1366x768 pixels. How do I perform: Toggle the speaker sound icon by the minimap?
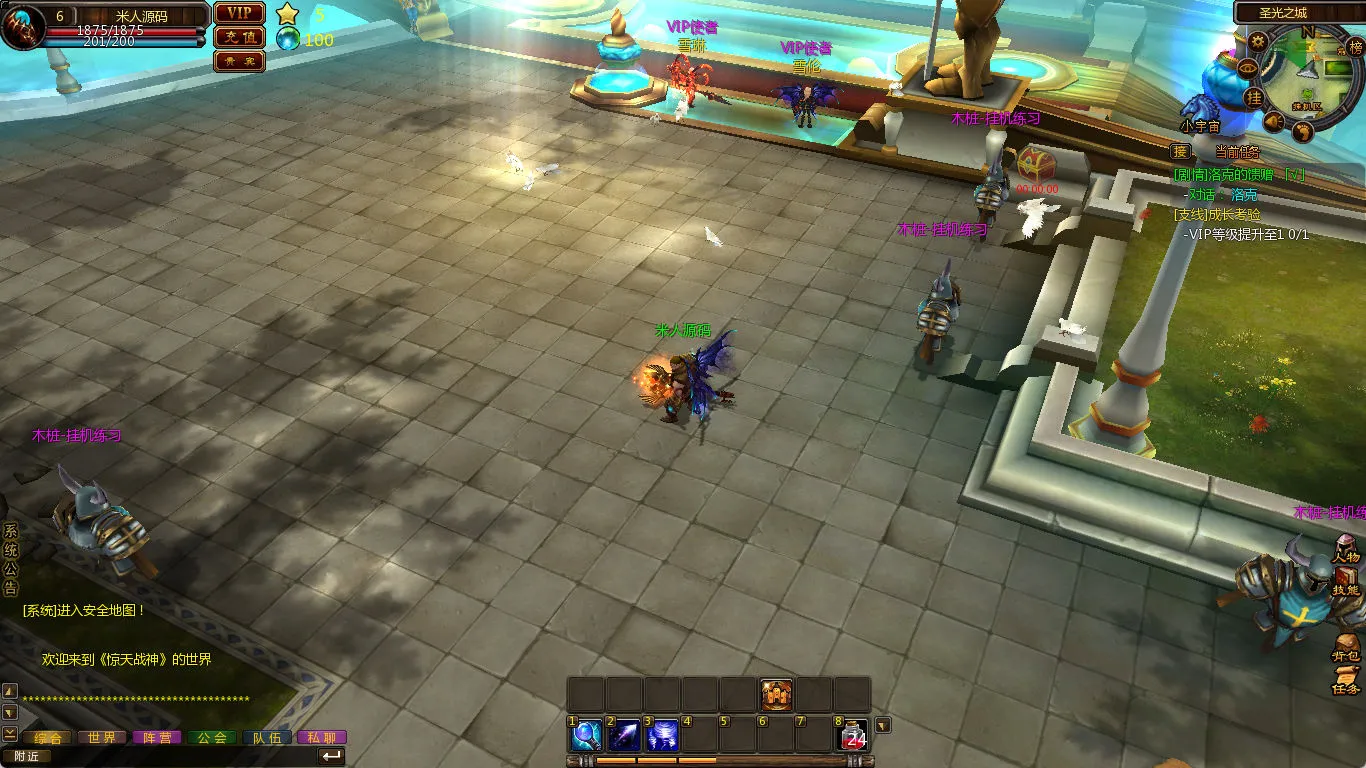[1273, 122]
